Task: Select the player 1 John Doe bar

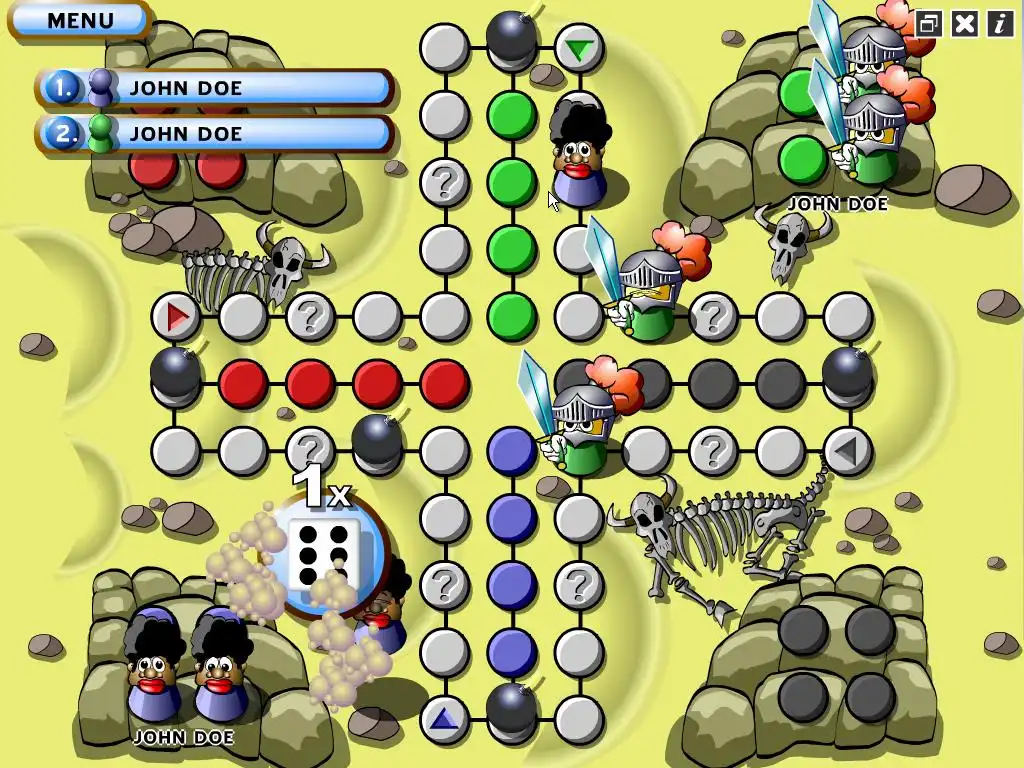Action: tap(215, 88)
